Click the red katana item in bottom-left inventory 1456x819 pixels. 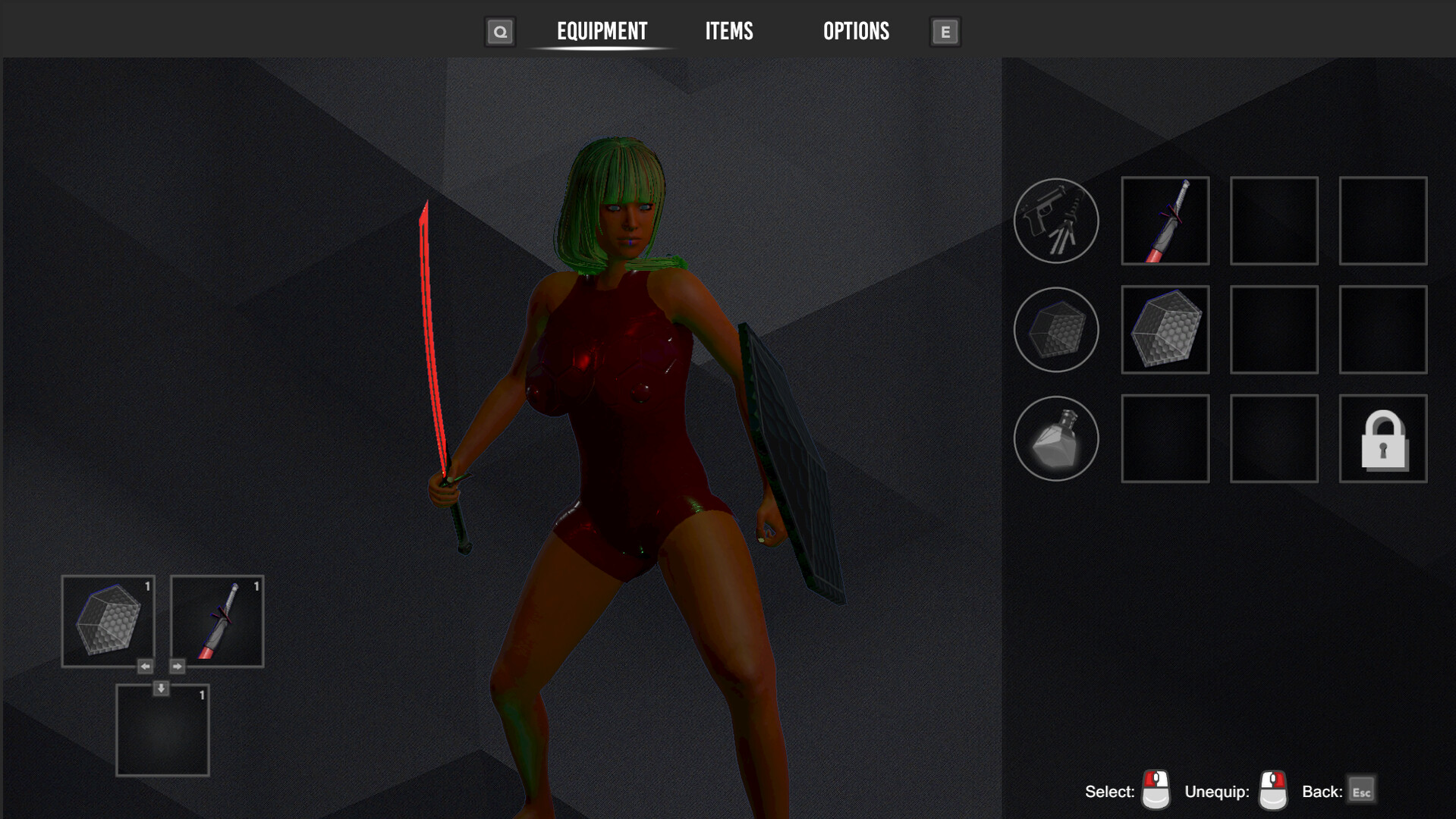[216, 620]
